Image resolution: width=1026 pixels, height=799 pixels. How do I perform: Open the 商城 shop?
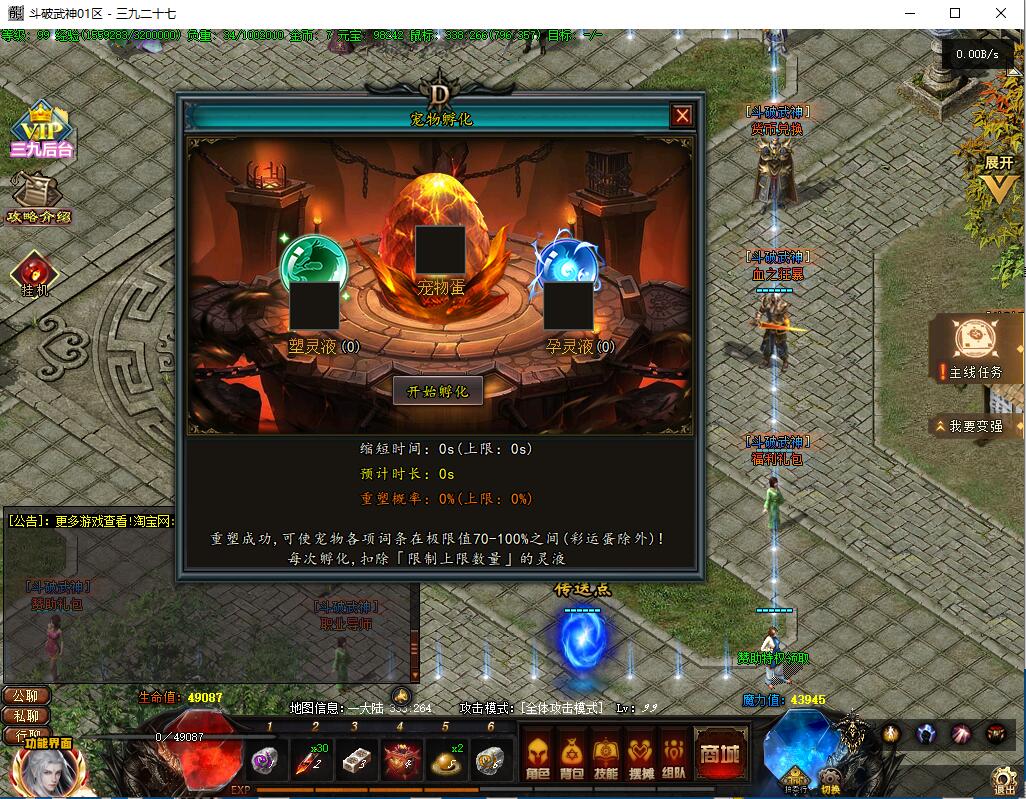click(721, 755)
